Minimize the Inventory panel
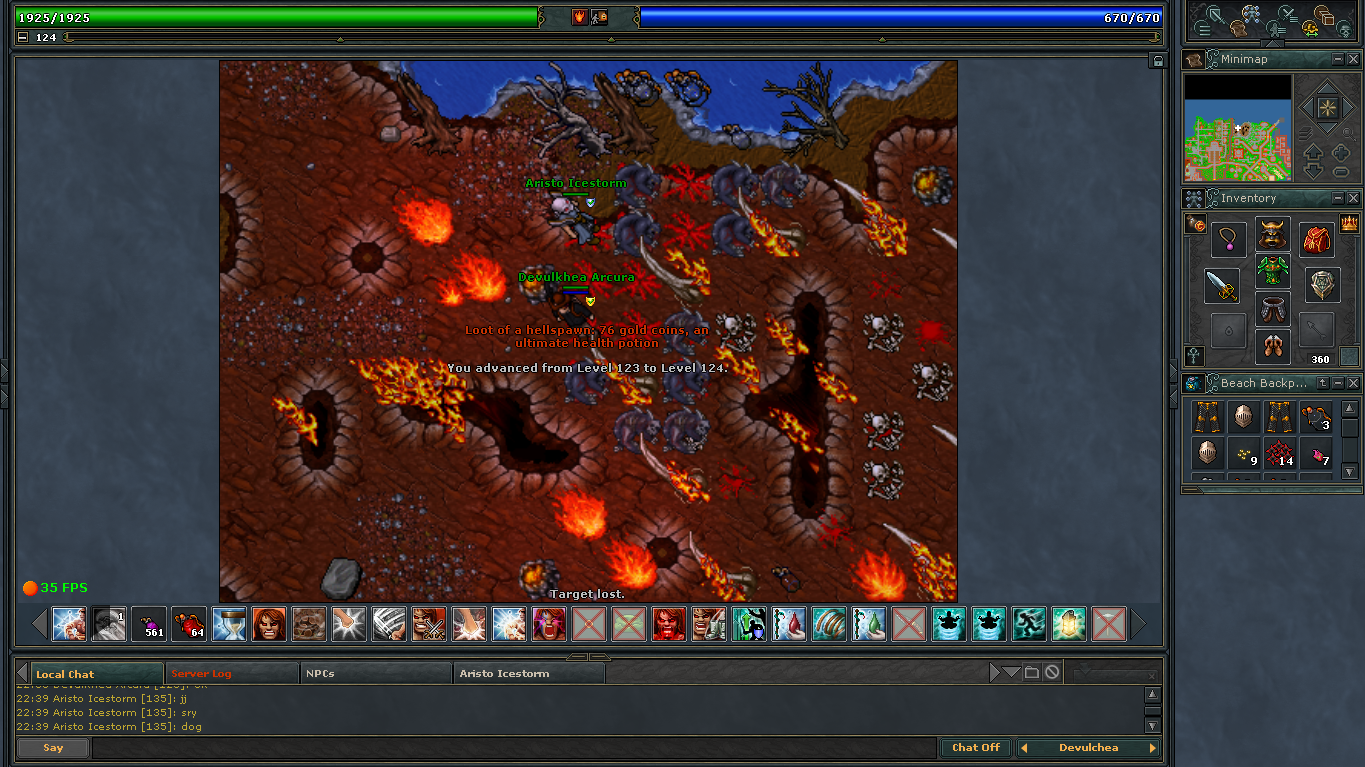Screen dimensions: 1365x767 (x=1338, y=199)
